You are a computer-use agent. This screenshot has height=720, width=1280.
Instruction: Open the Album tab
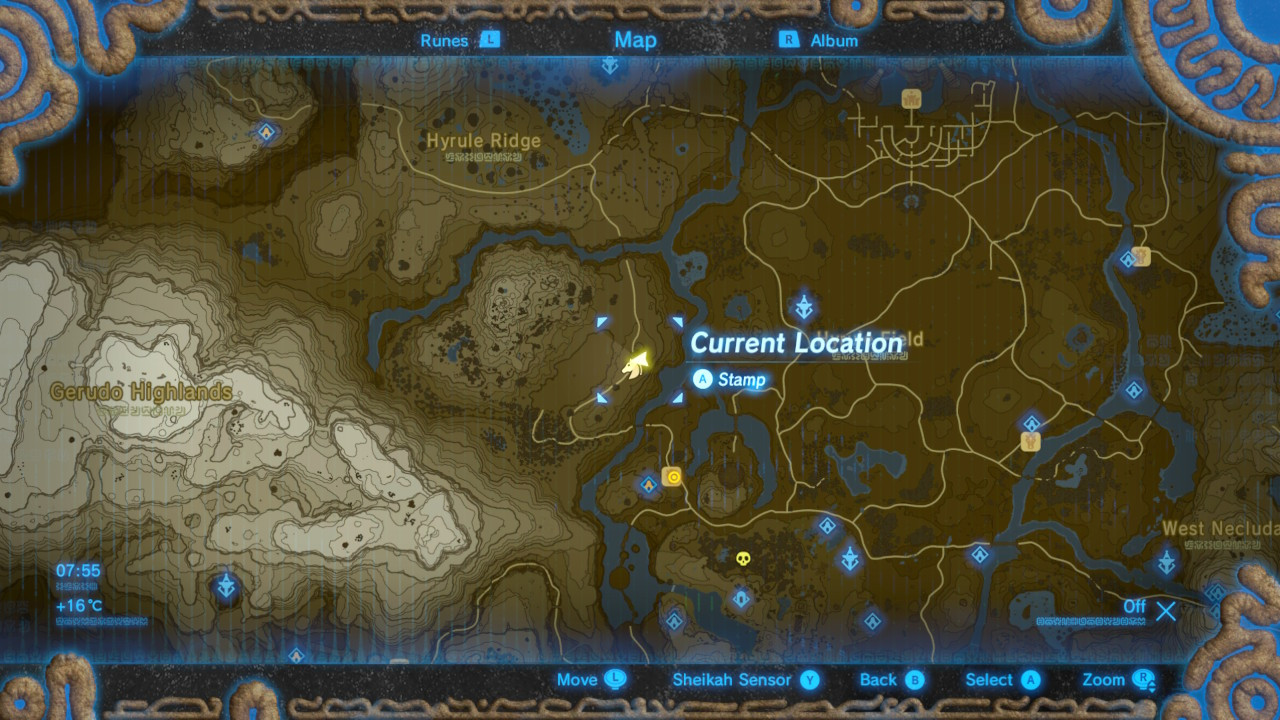point(819,40)
